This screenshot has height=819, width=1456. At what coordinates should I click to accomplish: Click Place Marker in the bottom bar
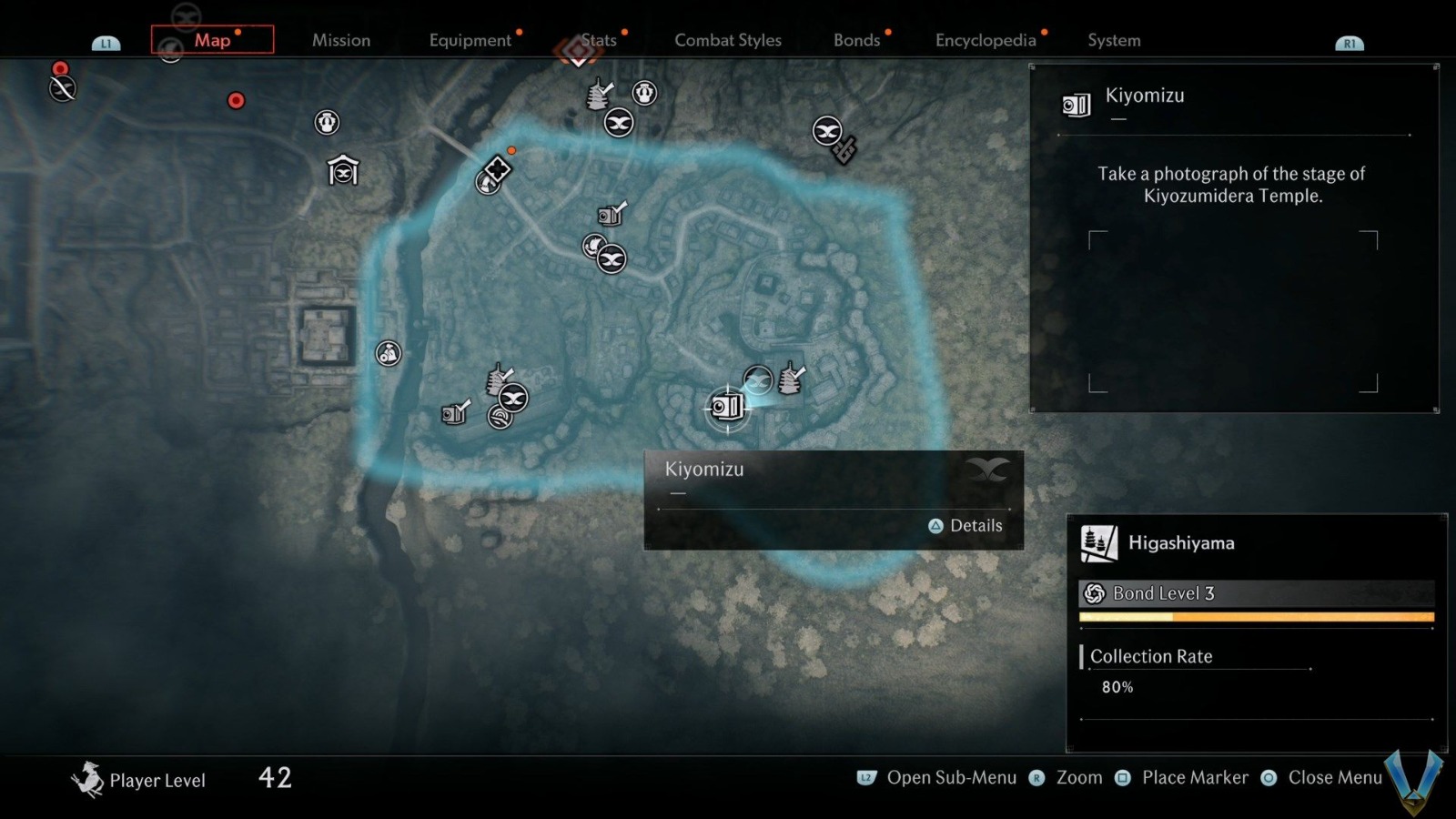(1194, 777)
